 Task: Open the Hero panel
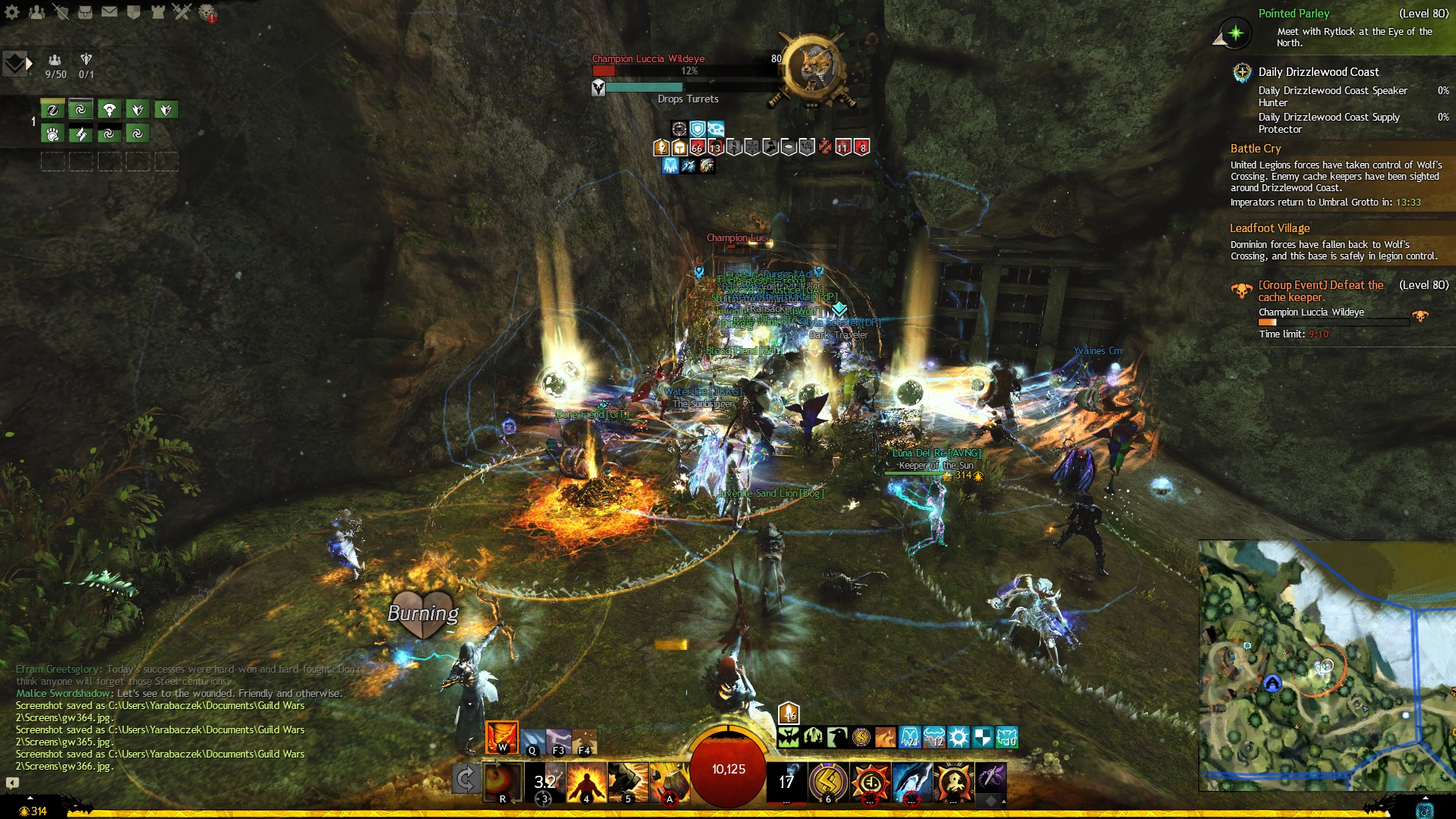[x=61, y=12]
